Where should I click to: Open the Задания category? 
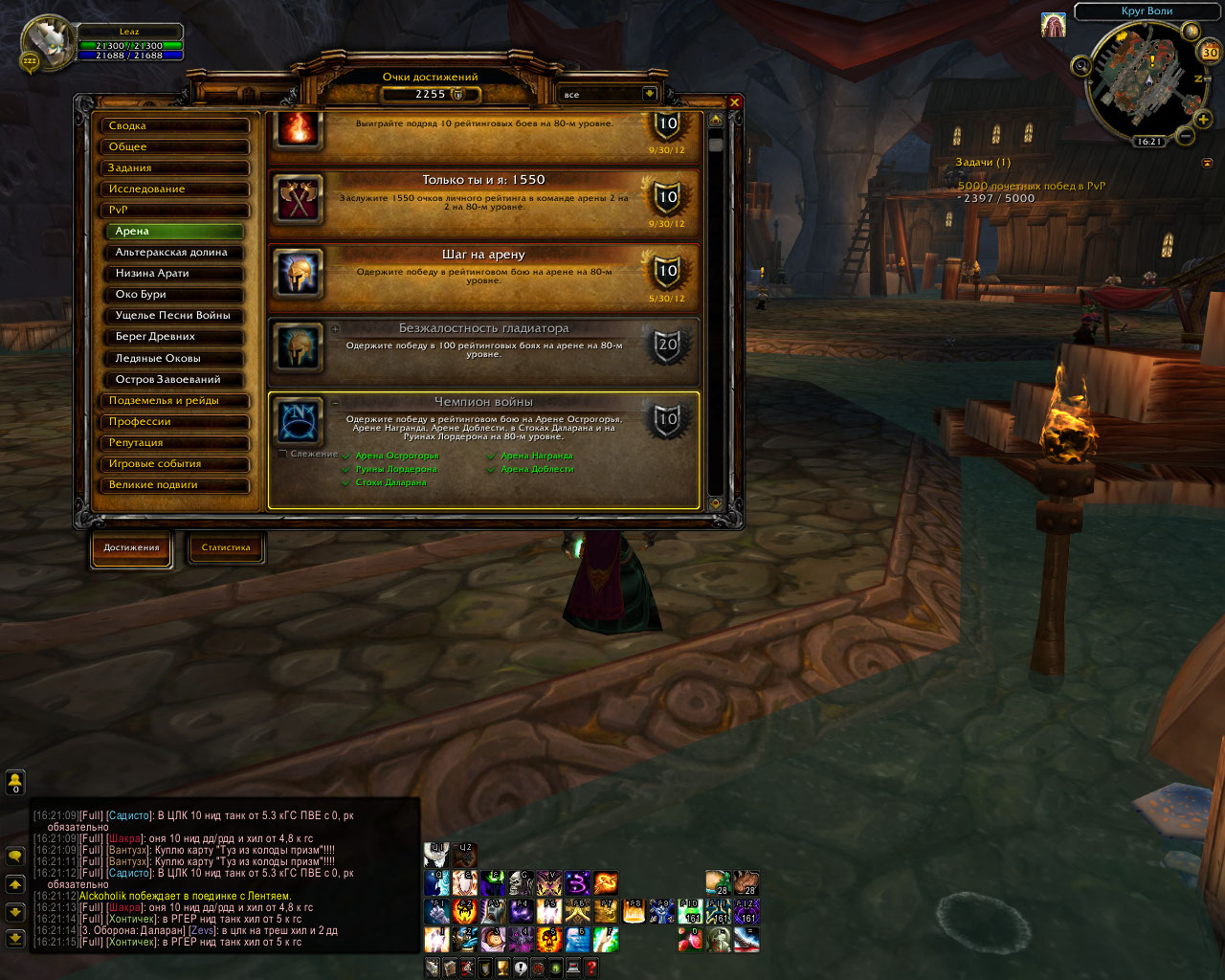pos(175,167)
